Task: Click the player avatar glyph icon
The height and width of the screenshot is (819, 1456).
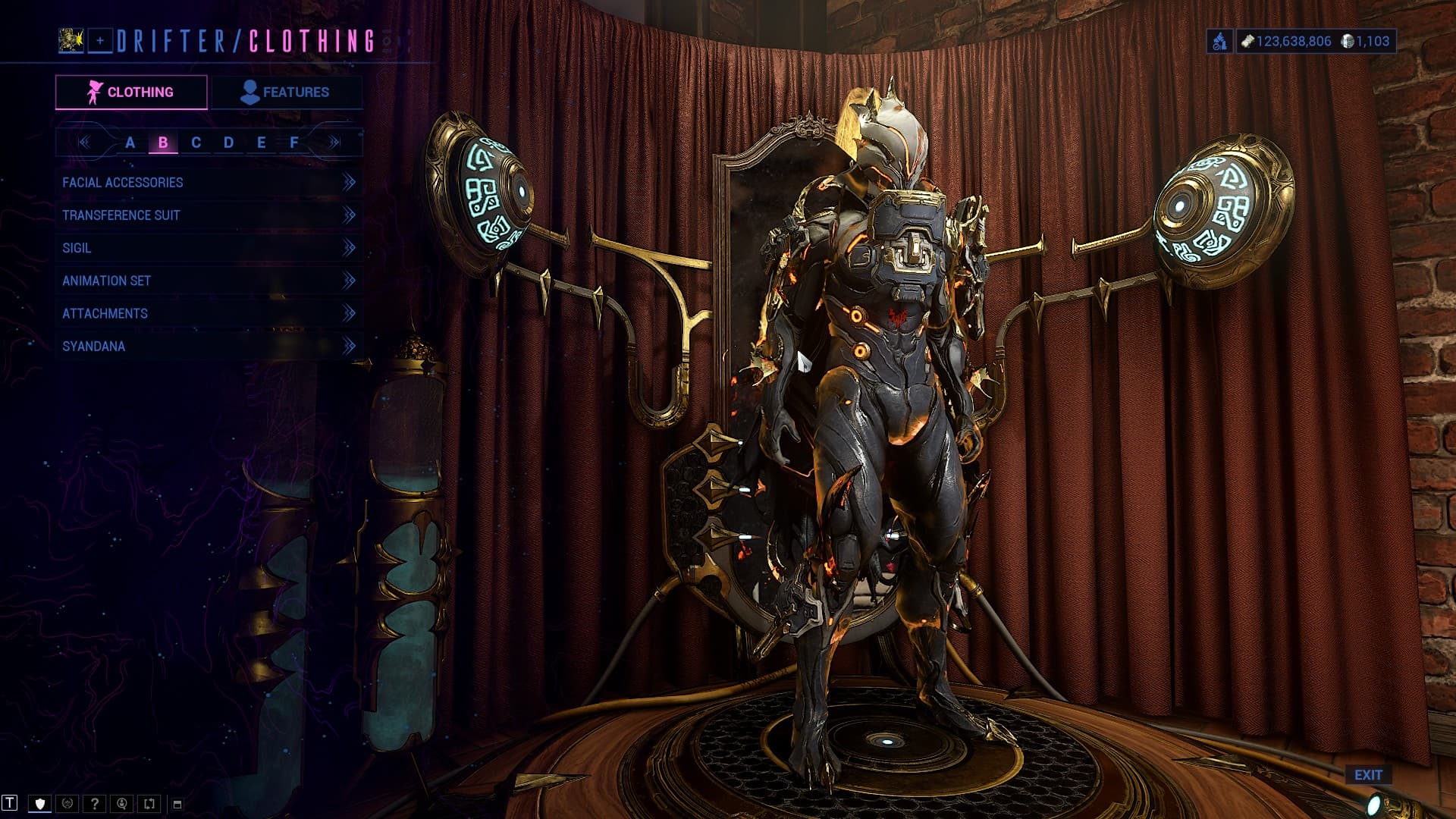Action: tap(71, 41)
